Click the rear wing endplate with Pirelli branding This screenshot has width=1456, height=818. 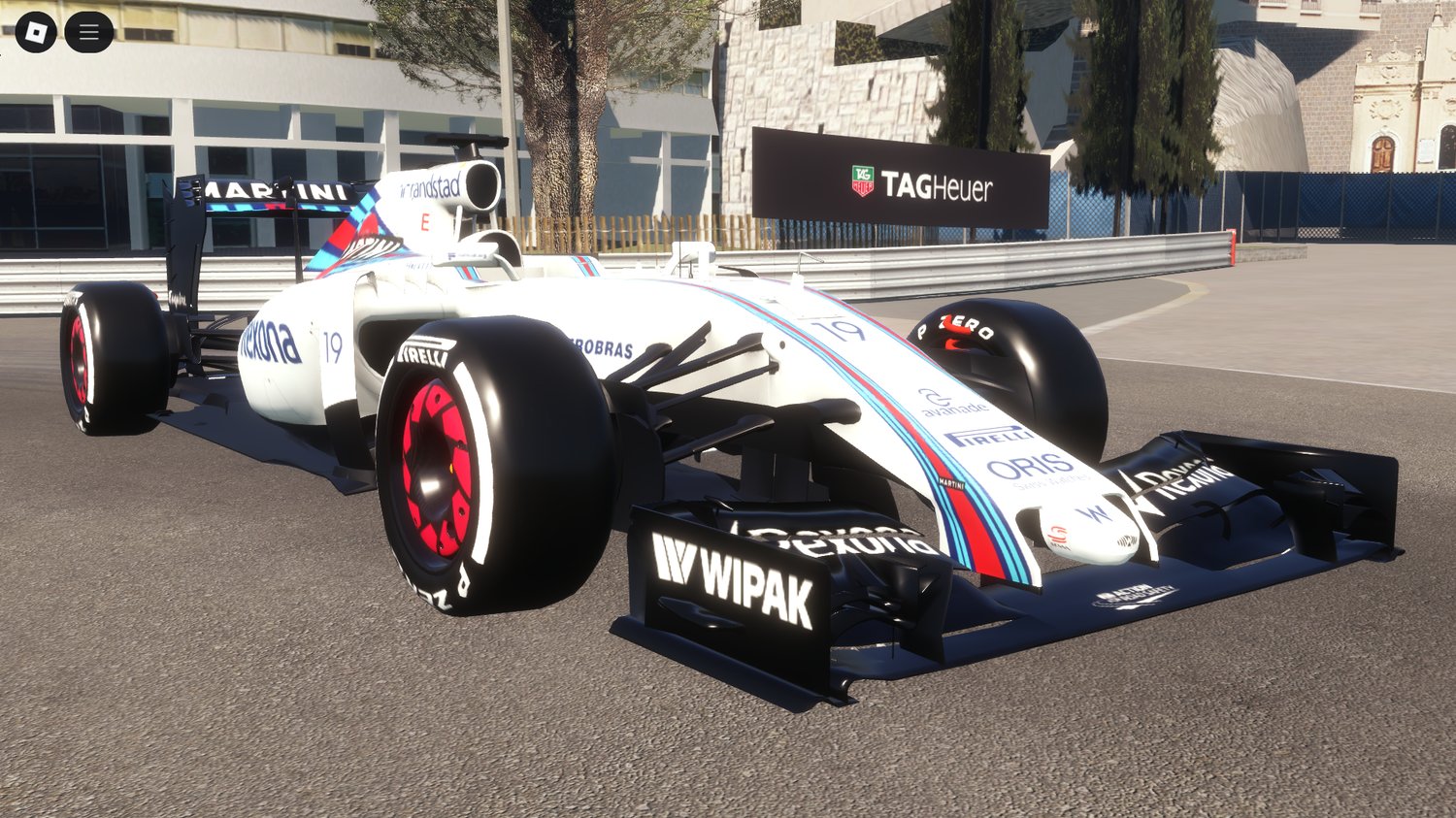click(x=178, y=297)
